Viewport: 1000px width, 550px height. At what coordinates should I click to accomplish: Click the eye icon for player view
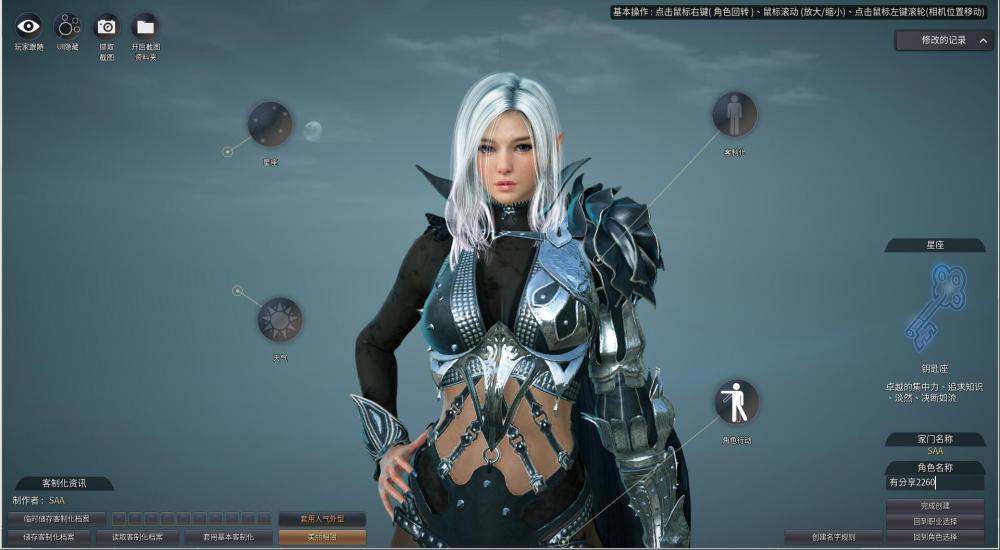29,26
